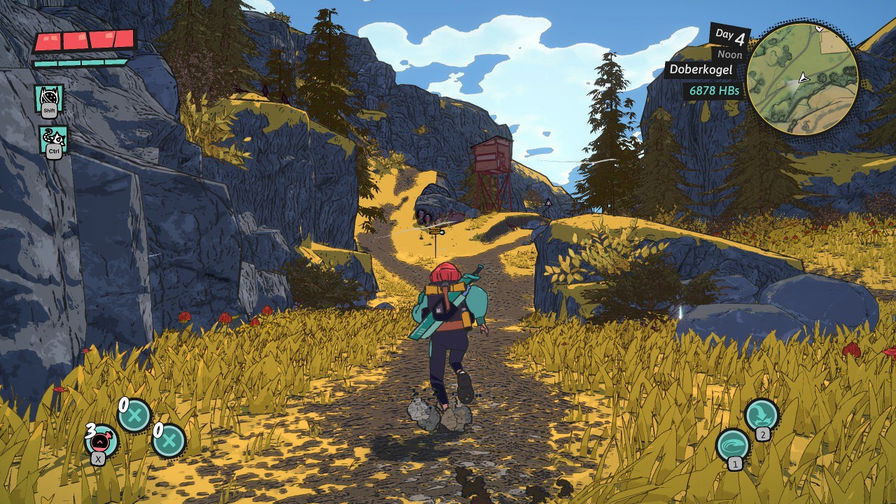Screen dimensions: 896x504
Task: Activate the swirling wave ability icon
Action: 733,445
